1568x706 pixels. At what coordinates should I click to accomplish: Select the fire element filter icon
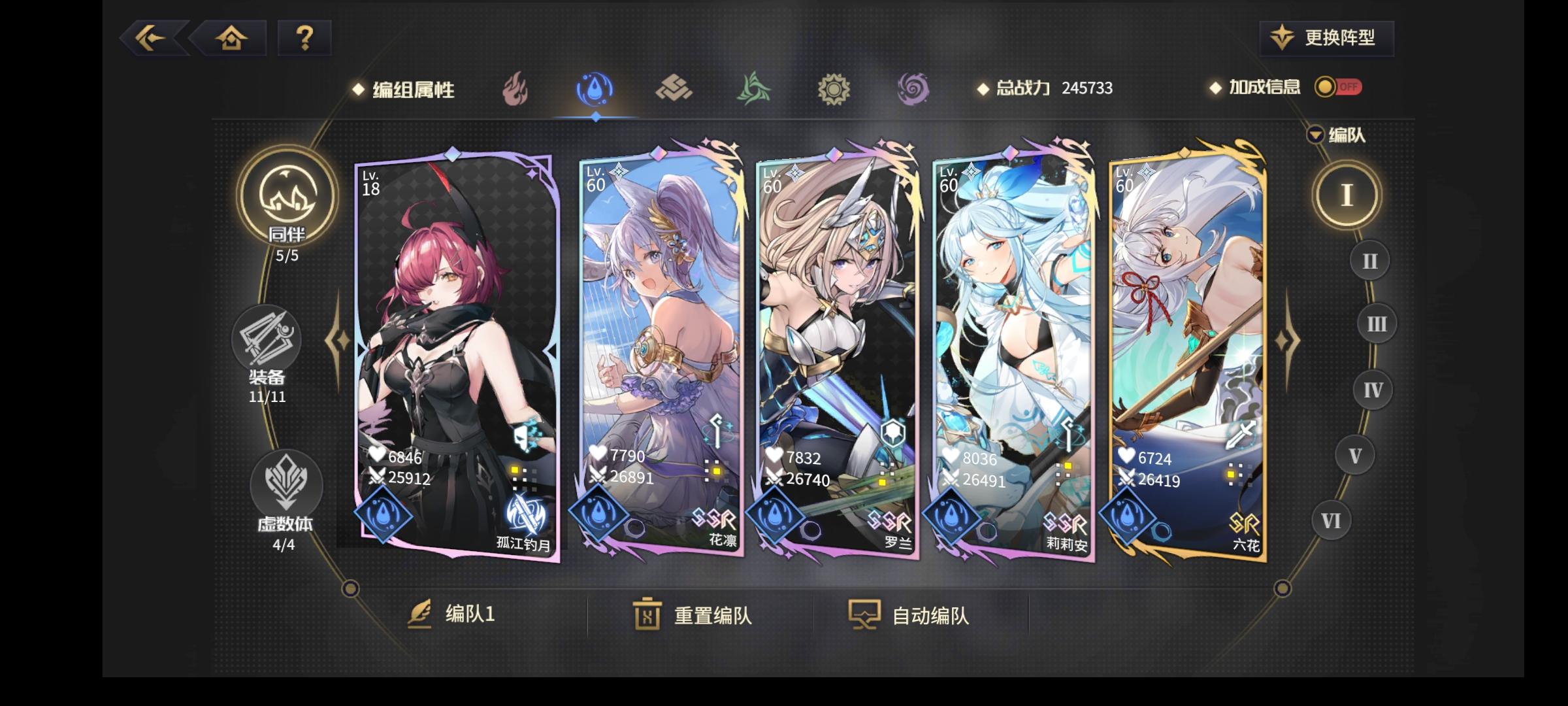pyautogui.click(x=515, y=88)
